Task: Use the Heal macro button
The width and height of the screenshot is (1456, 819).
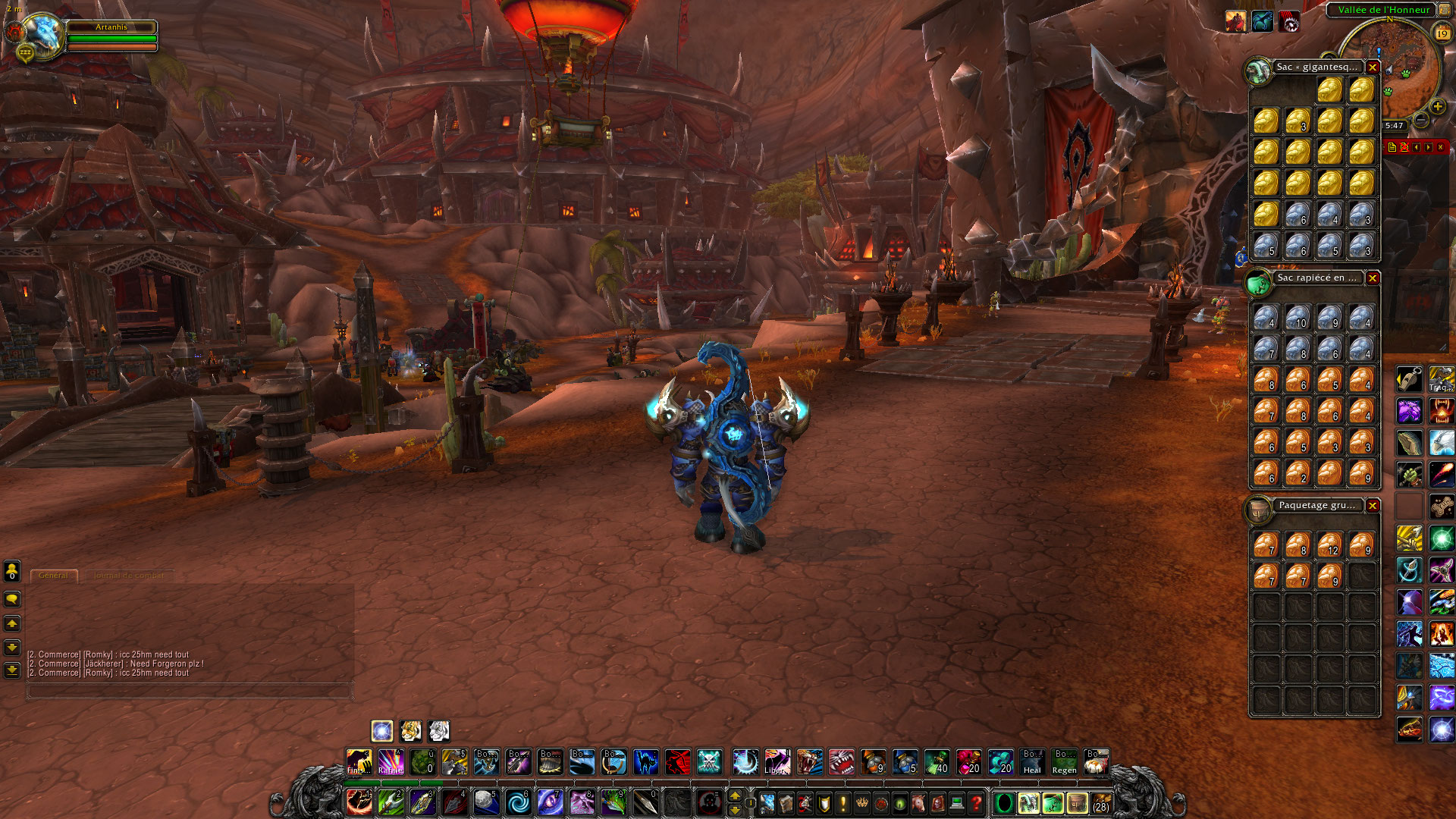Action: point(1032,761)
